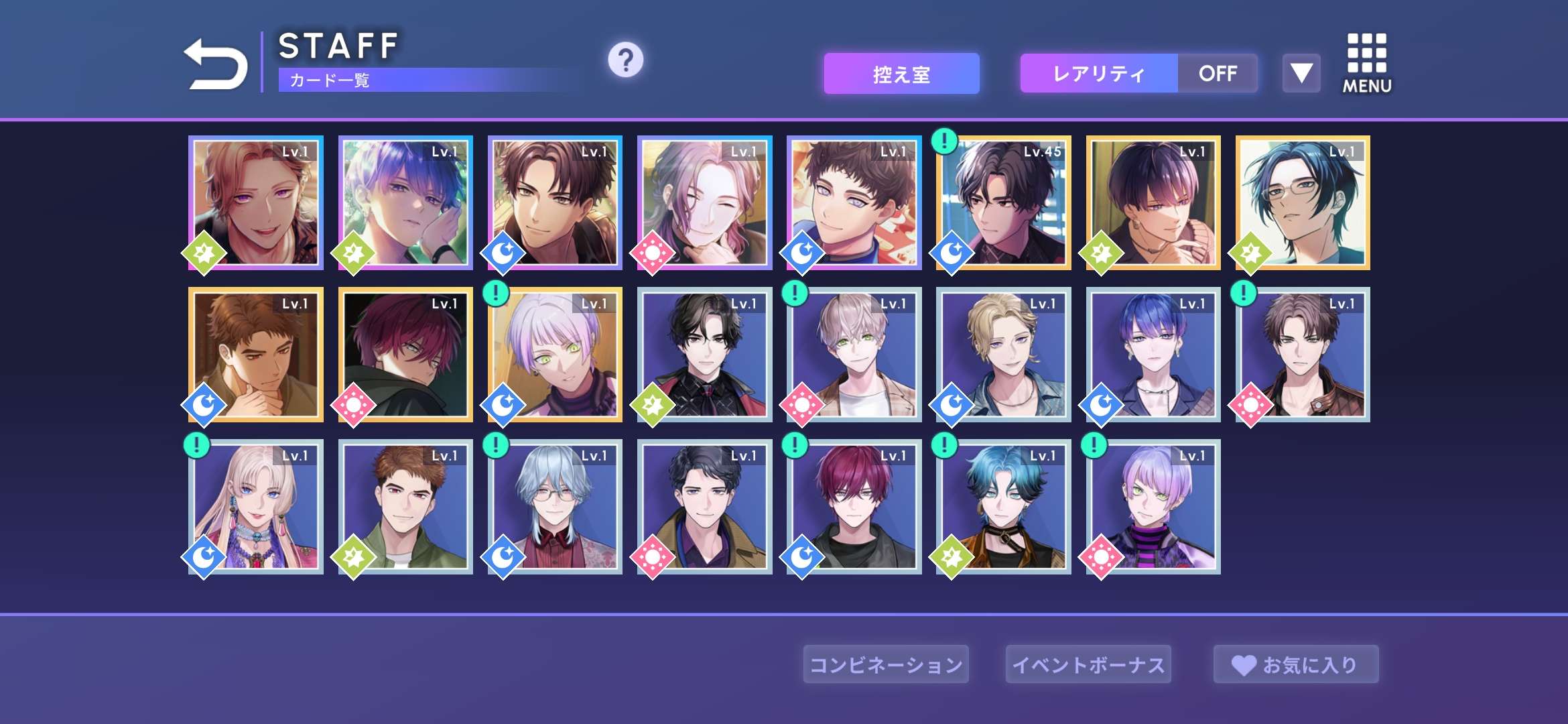Choose the teal-haired glasses card with yellow frame
This screenshot has height=724, width=1568.
tap(1303, 203)
